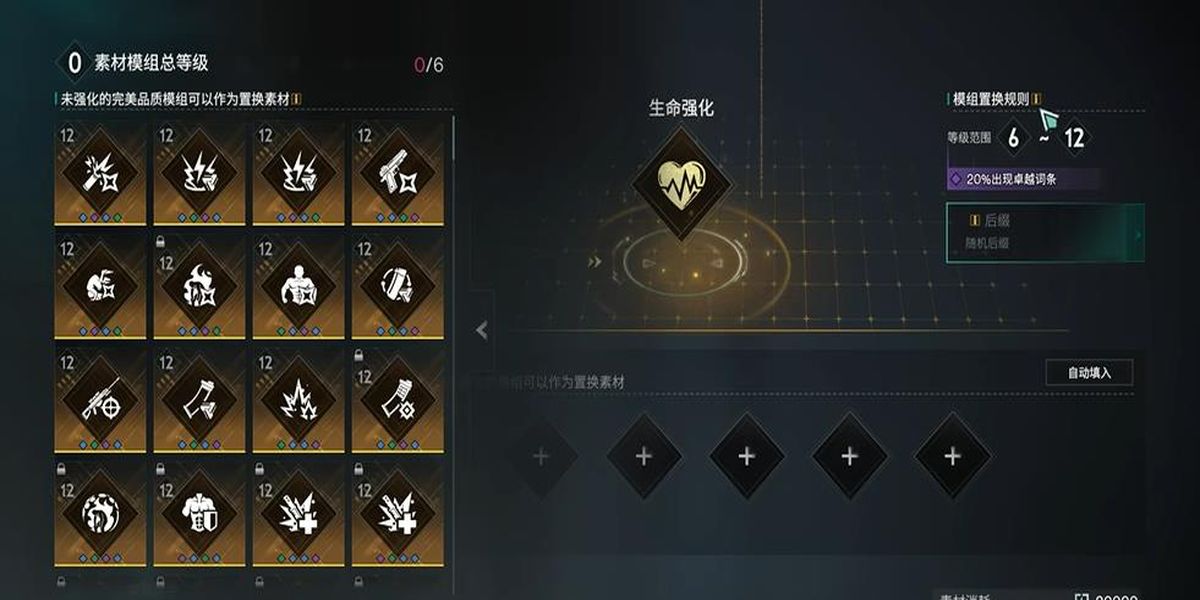Show info for unenhanced module materials
Screen dimensions: 1200x600
[297, 99]
